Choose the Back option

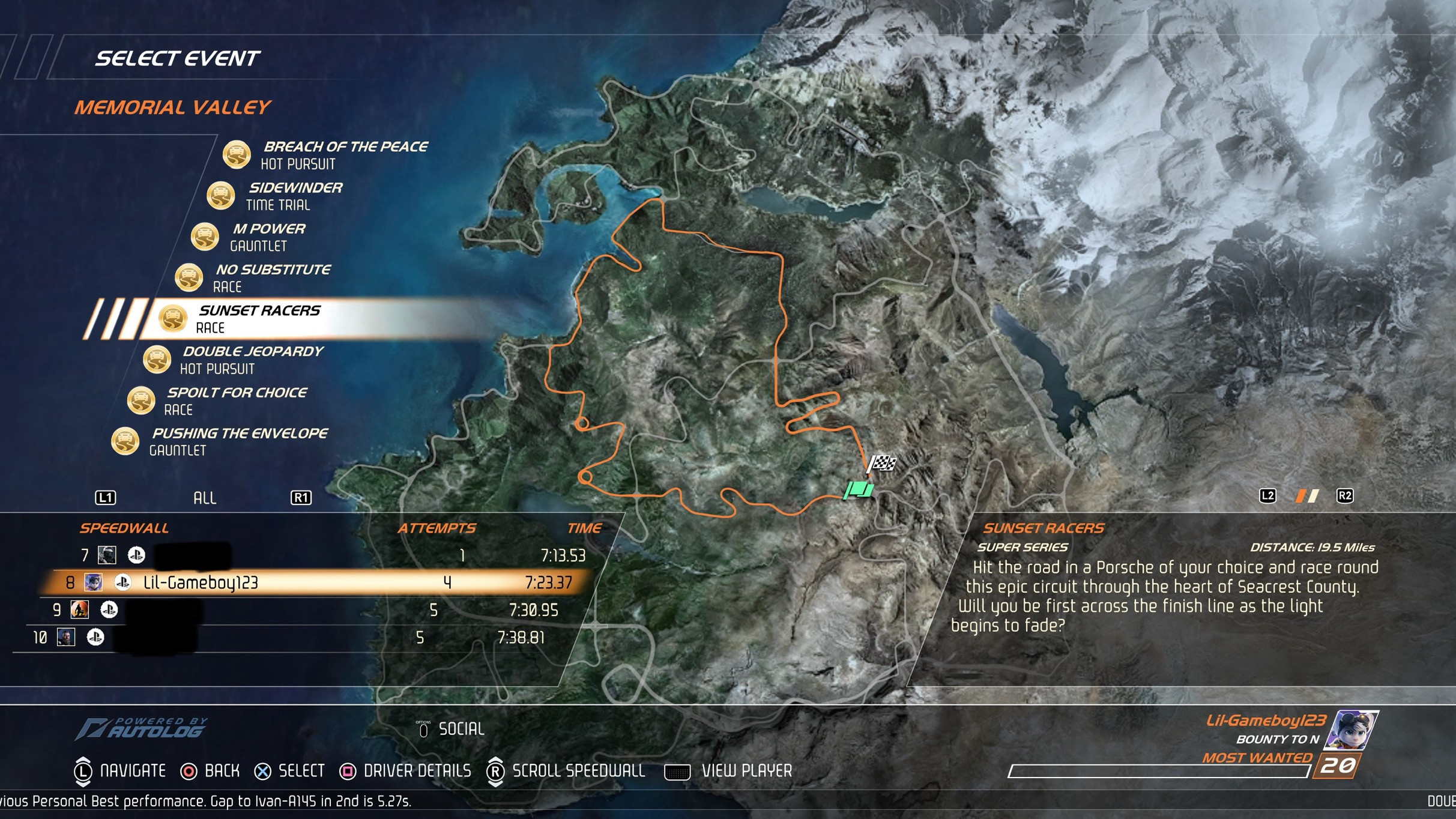click(221, 771)
